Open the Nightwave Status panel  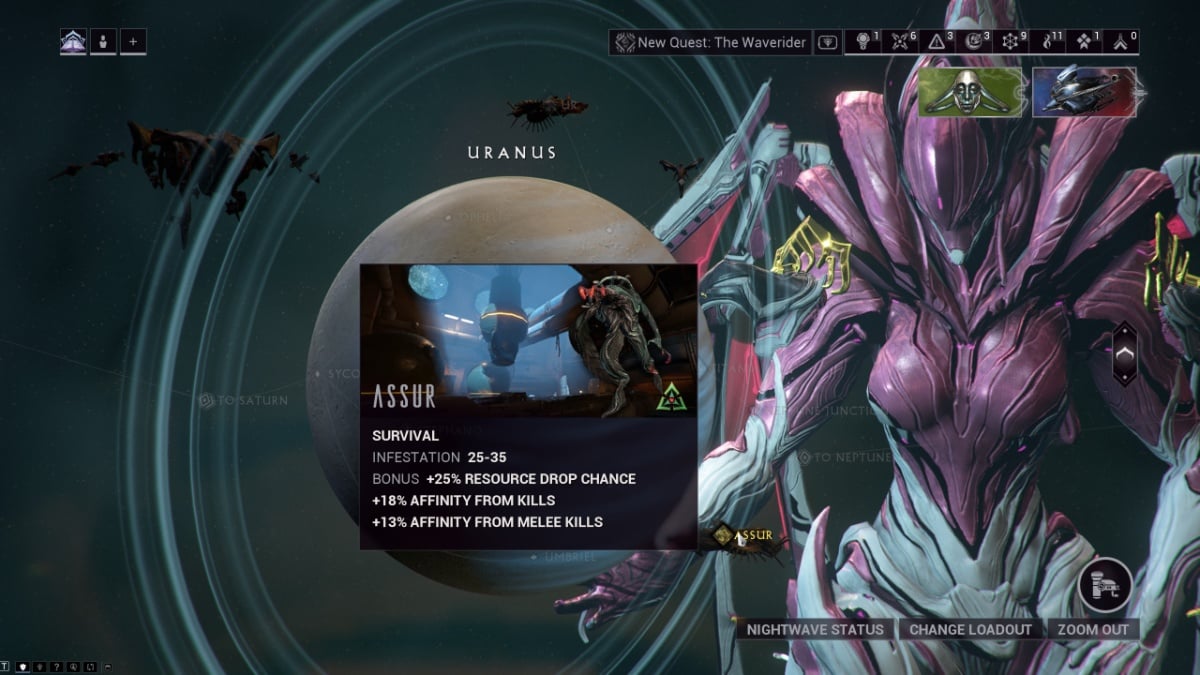(x=815, y=629)
